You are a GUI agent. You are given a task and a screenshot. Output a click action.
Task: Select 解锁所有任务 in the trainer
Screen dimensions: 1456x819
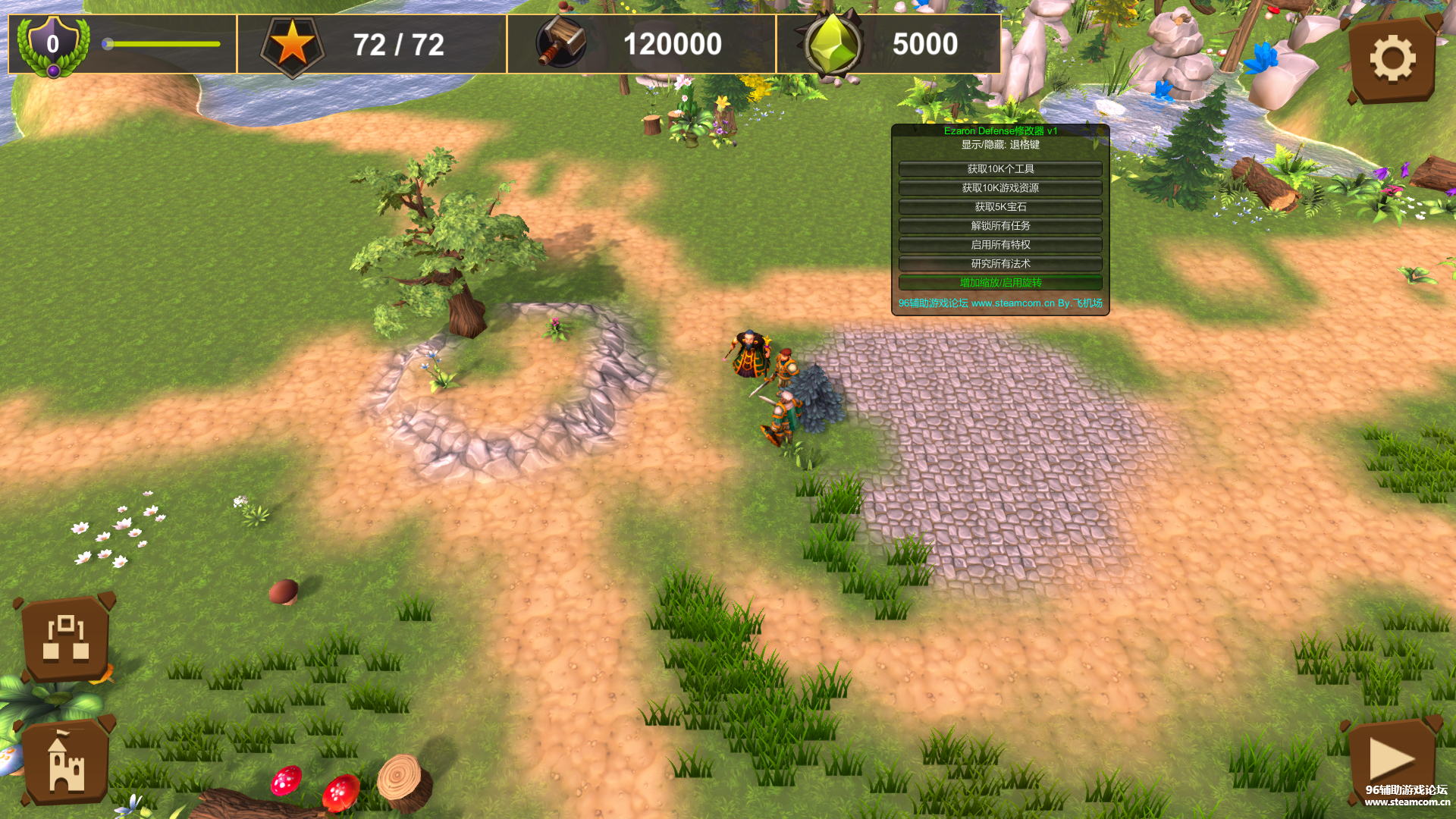1000,226
